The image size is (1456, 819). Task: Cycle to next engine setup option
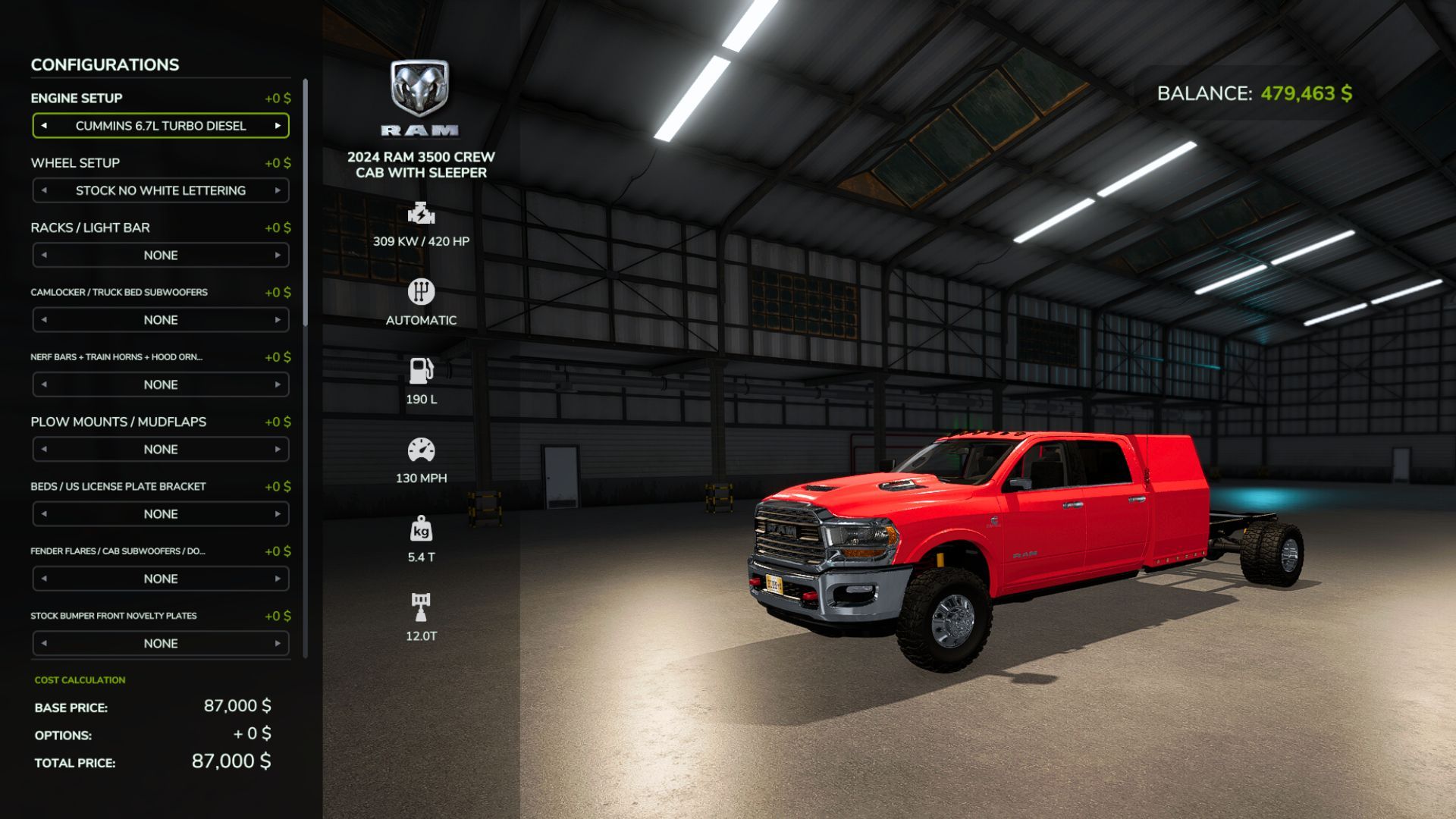[278, 126]
